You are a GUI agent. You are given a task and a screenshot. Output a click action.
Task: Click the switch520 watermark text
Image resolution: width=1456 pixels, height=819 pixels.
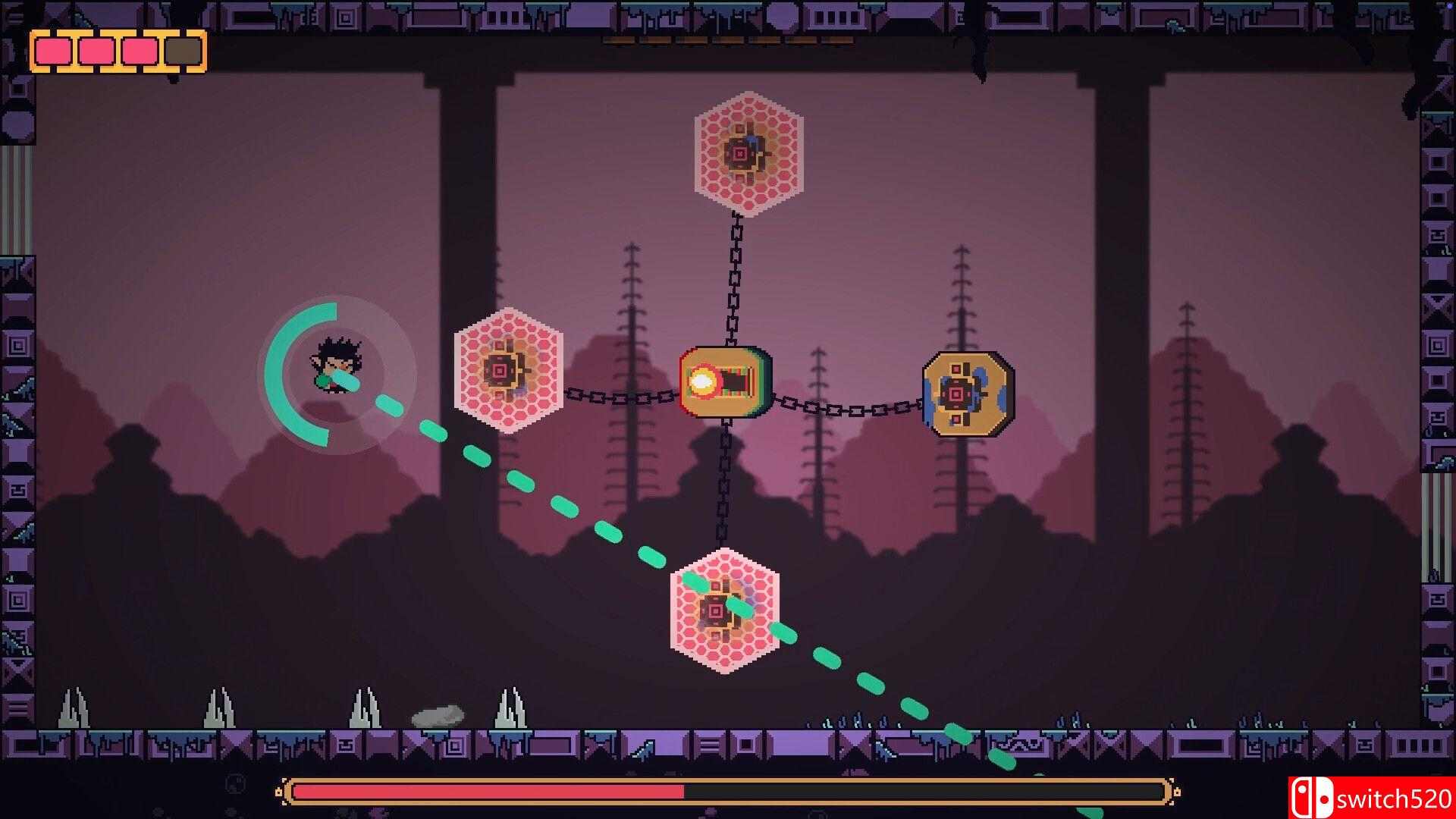point(1399,798)
